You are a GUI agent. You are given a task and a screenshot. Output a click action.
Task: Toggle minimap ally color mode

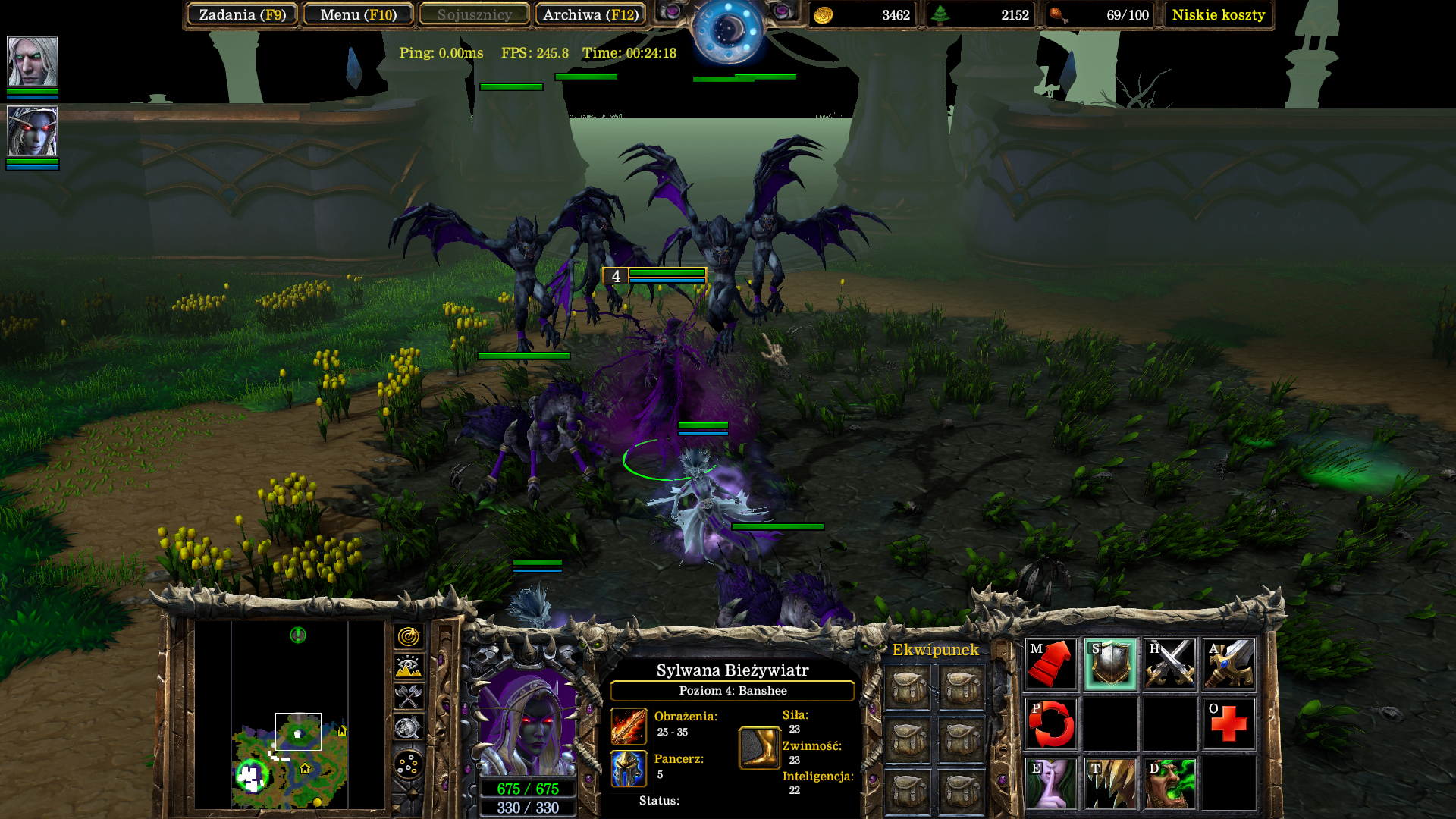coord(408,696)
